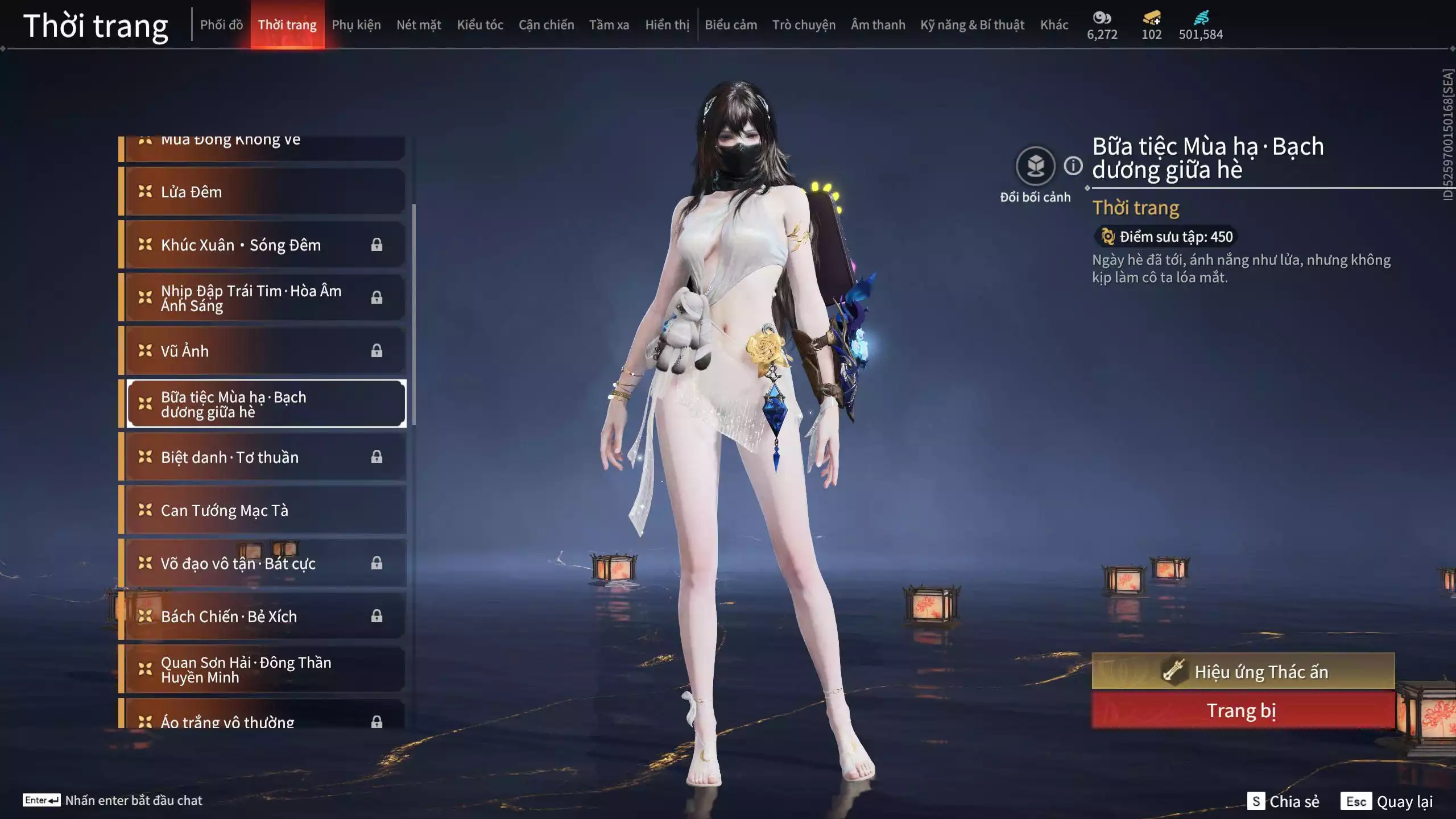Return with the Quay lại button

coord(1387,801)
